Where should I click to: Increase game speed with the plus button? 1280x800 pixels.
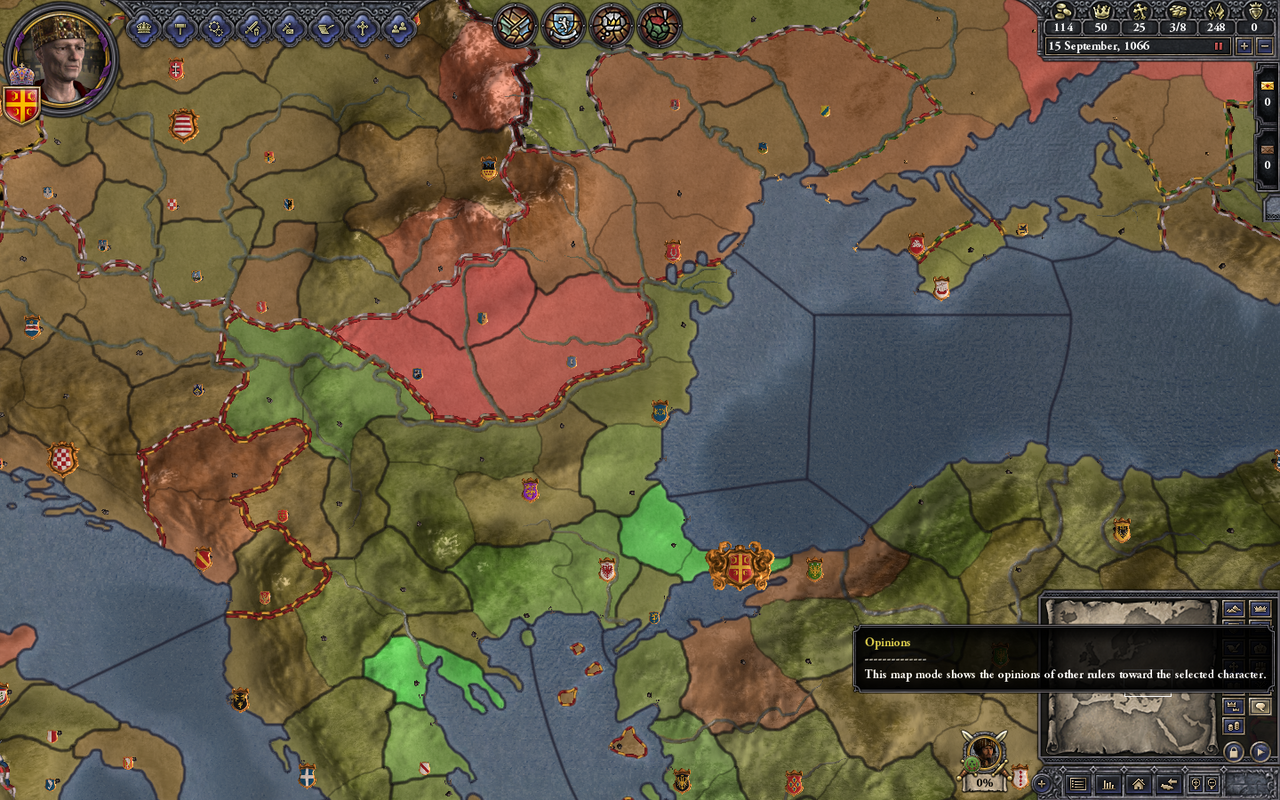1243,46
